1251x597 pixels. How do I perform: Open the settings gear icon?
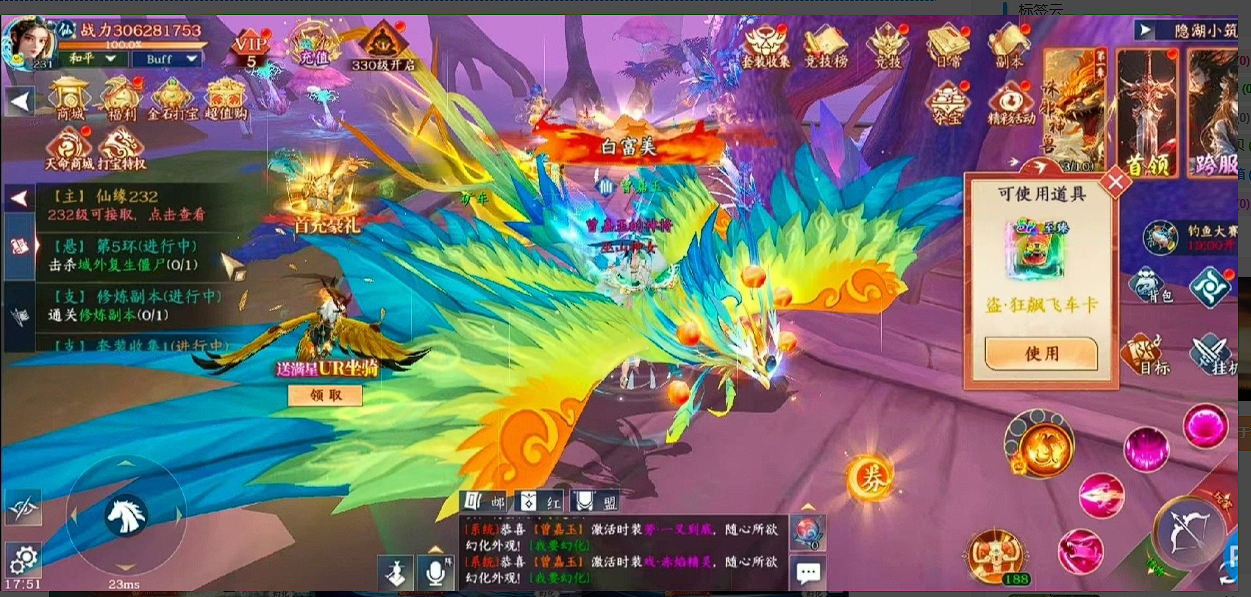pos(22,558)
